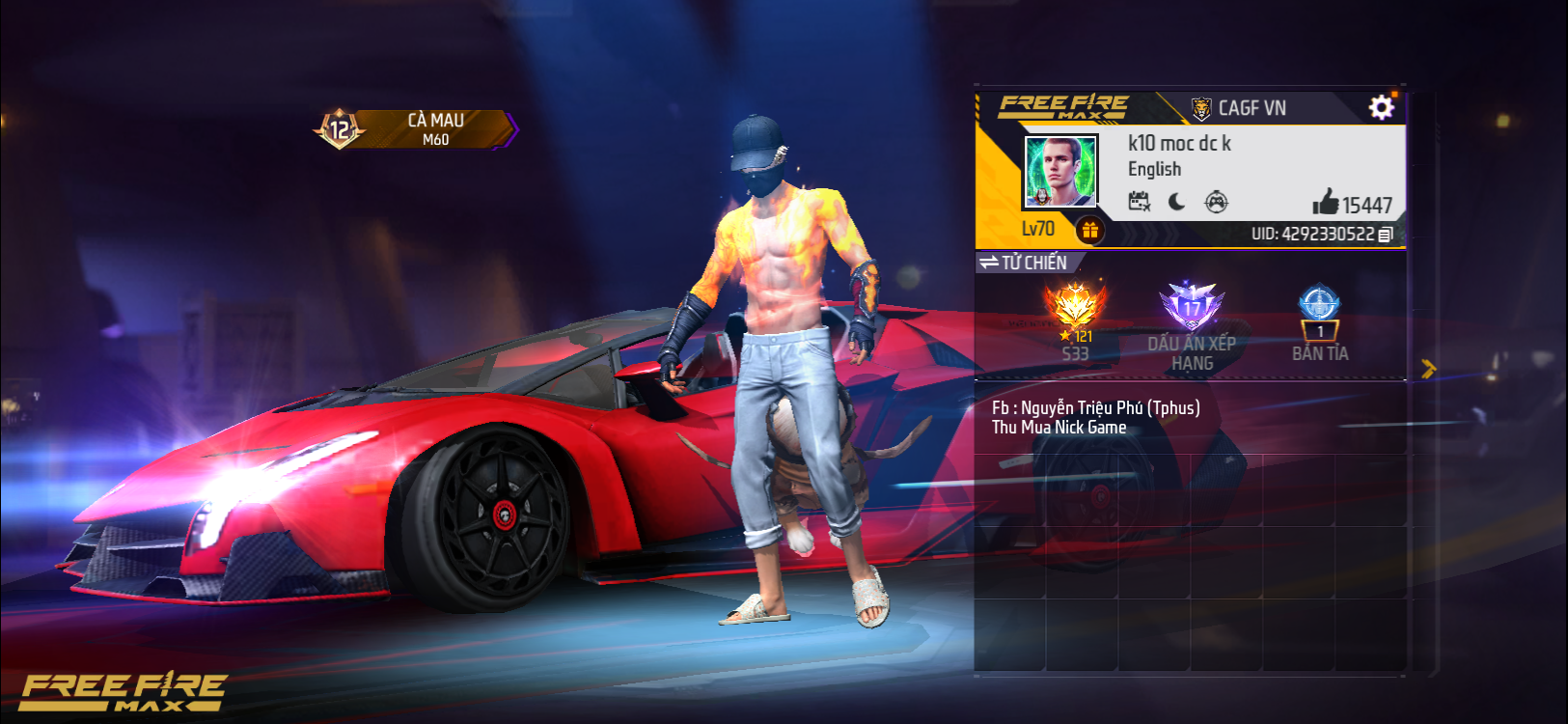Tap the gift icon next to Lv70
This screenshot has width=1568, height=724.
(x=1091, y=230)
